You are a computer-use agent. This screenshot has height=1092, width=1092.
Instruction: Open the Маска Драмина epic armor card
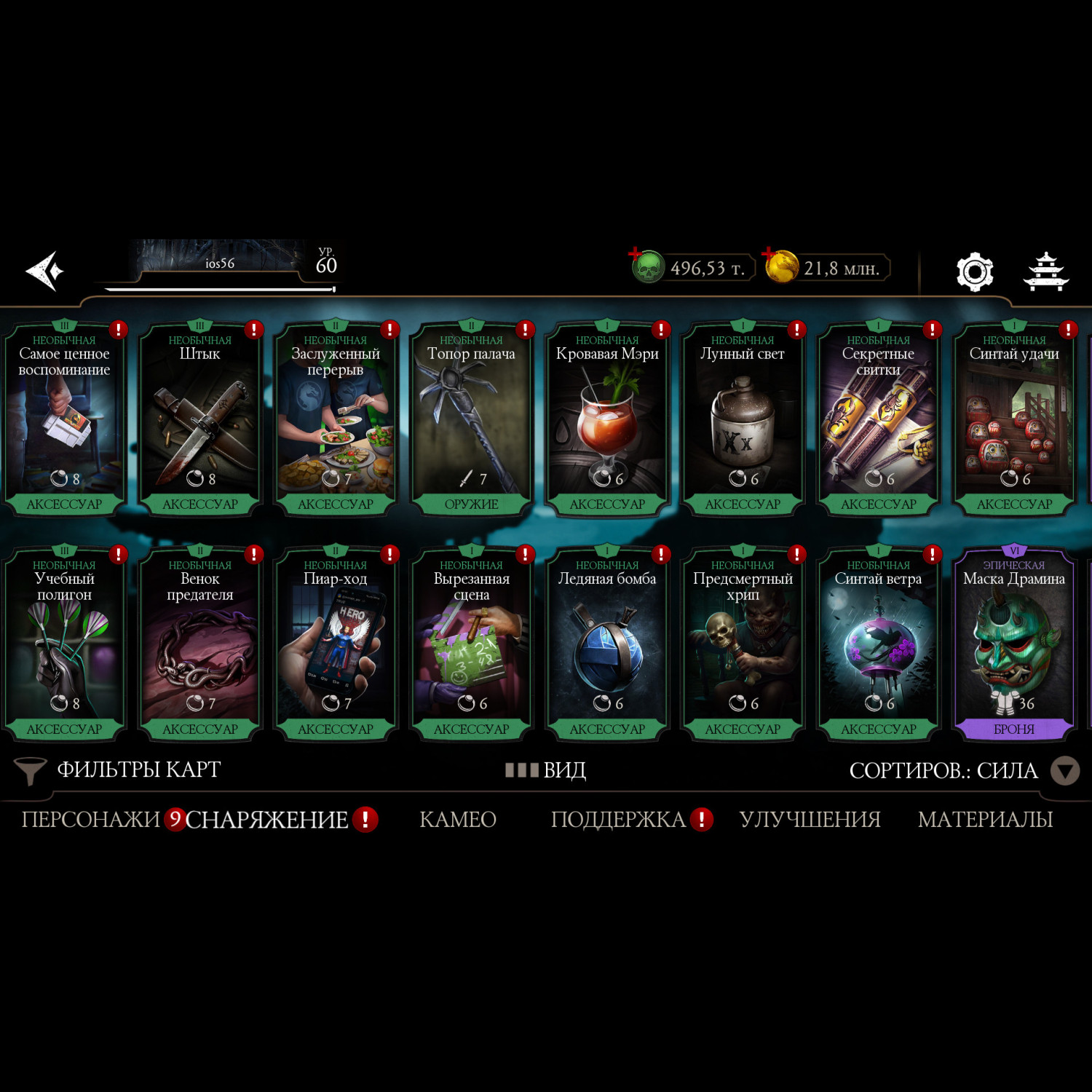pyautogui.click(x=1013, y=644)
